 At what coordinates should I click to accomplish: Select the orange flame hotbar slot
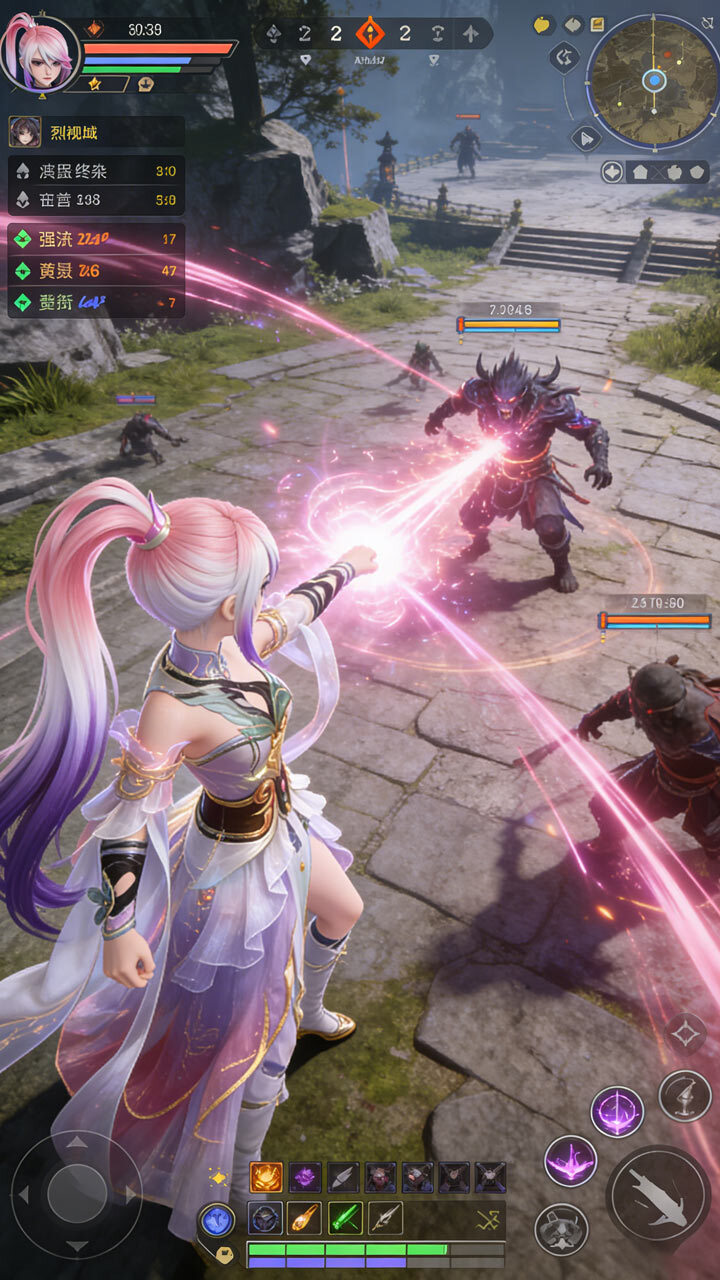point(266,1177)
